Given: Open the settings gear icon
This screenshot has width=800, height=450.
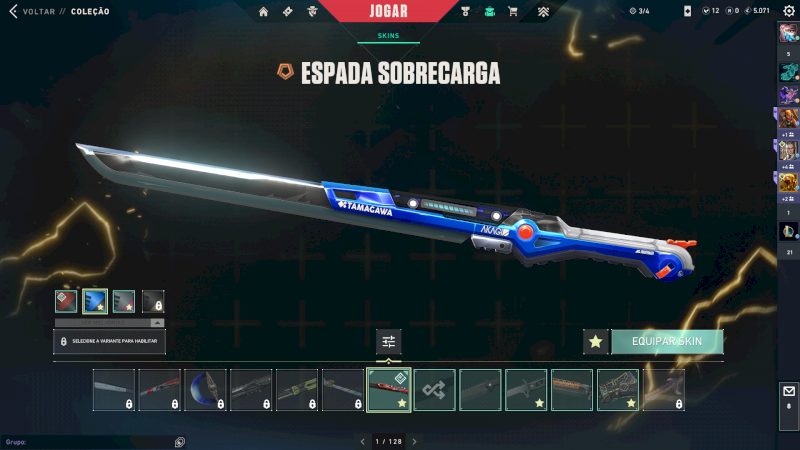Looking at the screenshot, I should (x=788, y=11).
